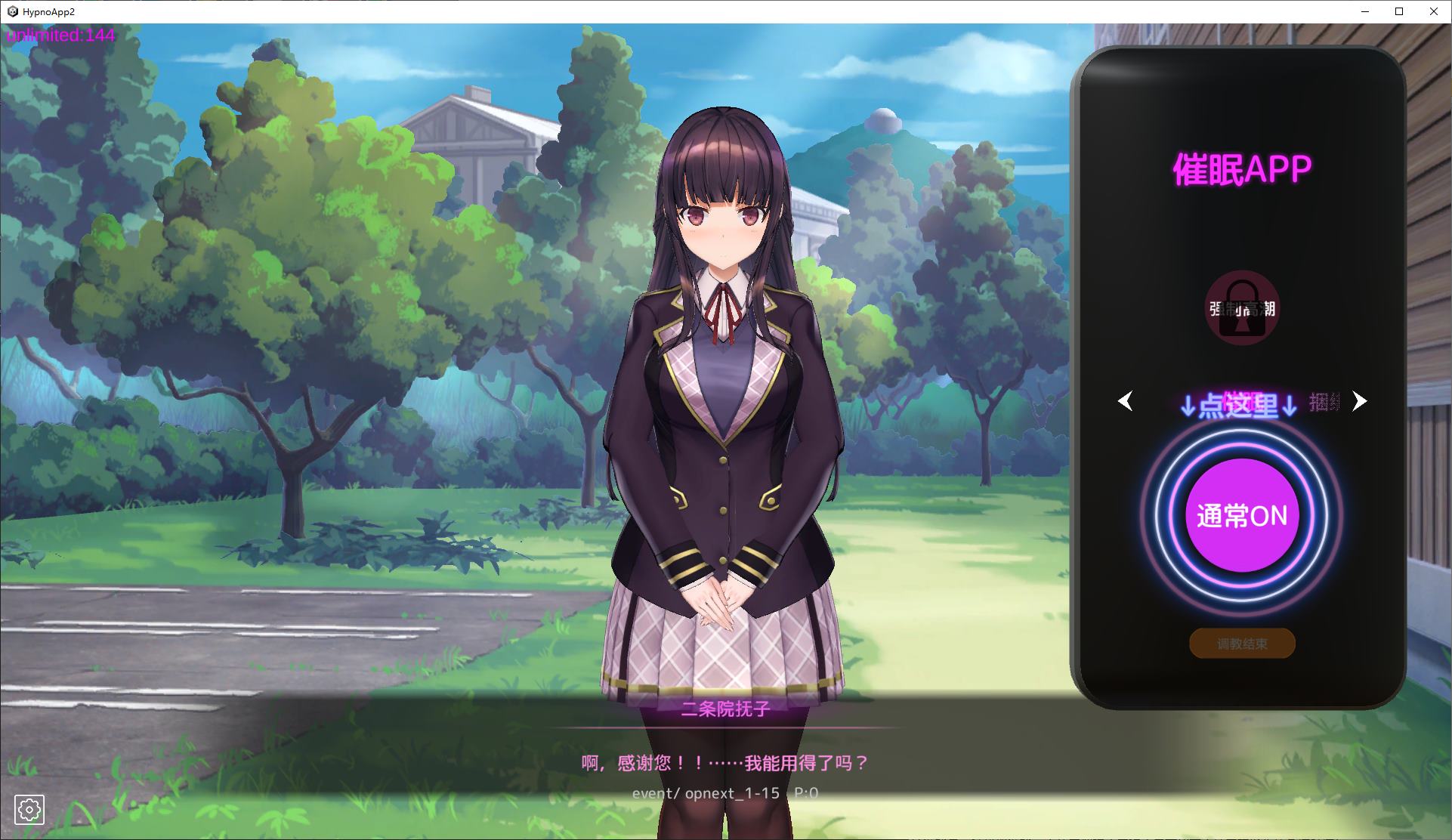1452x840 pixels.
Task: Minimize the HypnoApp2 window
Action: tap(1365, 11)
